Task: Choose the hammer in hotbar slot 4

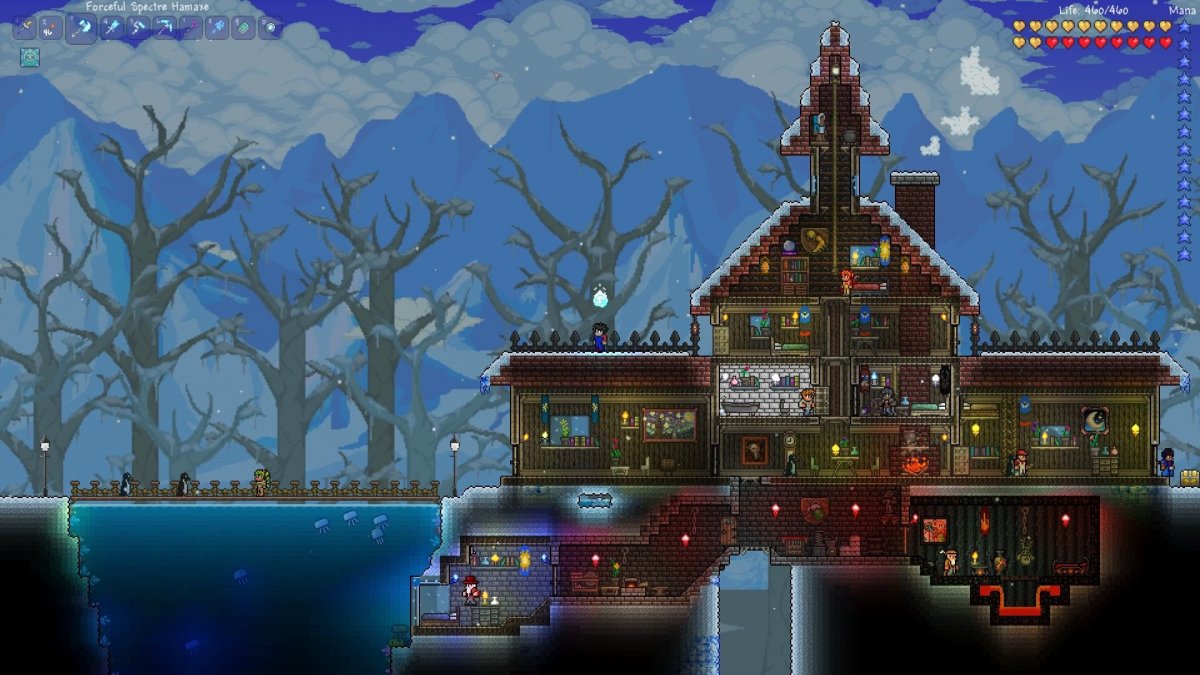Action: [111, 28]
